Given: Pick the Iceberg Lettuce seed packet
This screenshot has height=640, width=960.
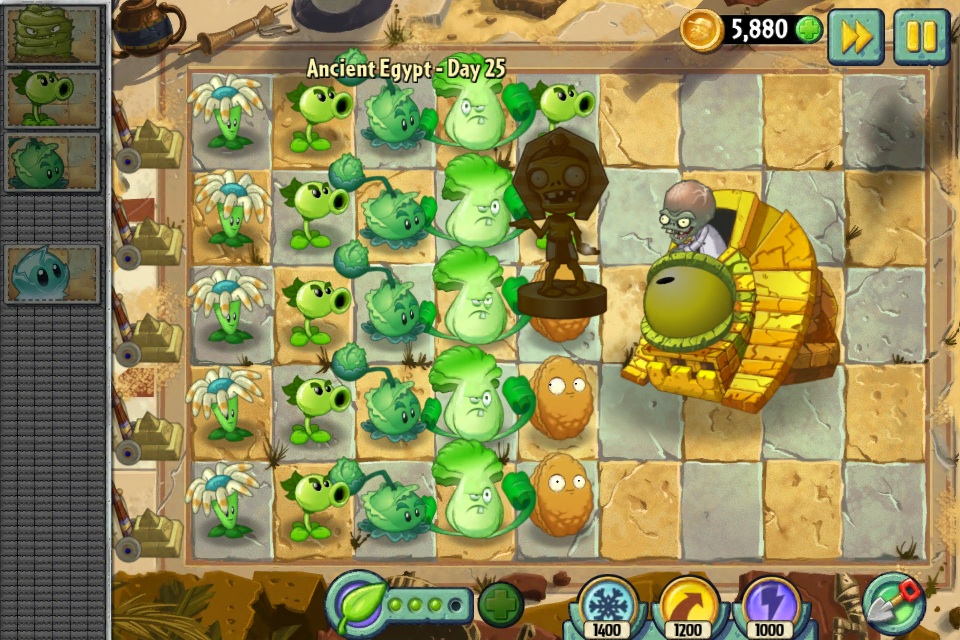Looking at the screenshot, I should pyautogui.click(x=53, y=273).
